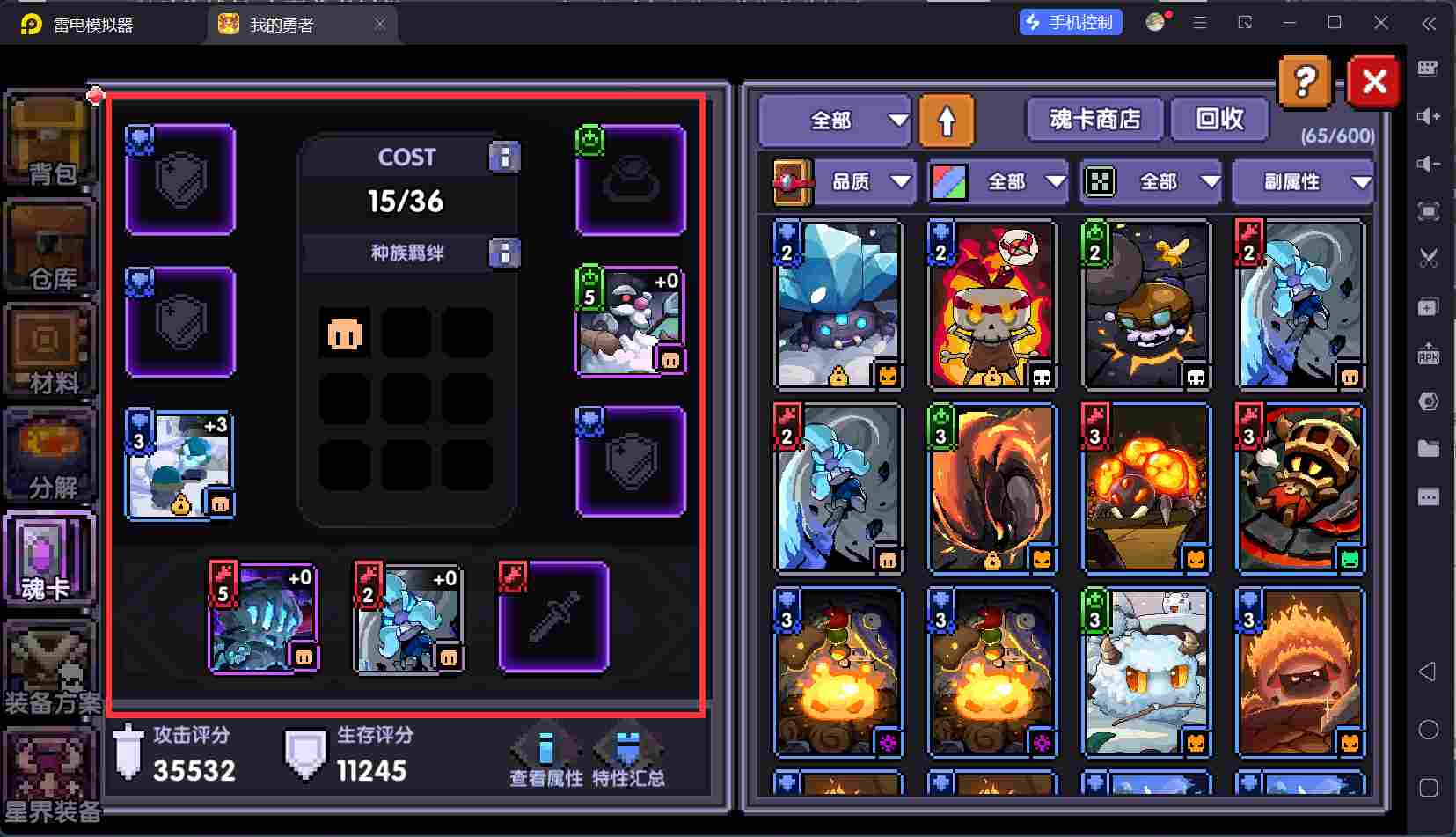Image resolution: width=1456 pixels, height=837 pixels.
Task: Switch to the 背包 backpack tab
Action: coord(51,143)
